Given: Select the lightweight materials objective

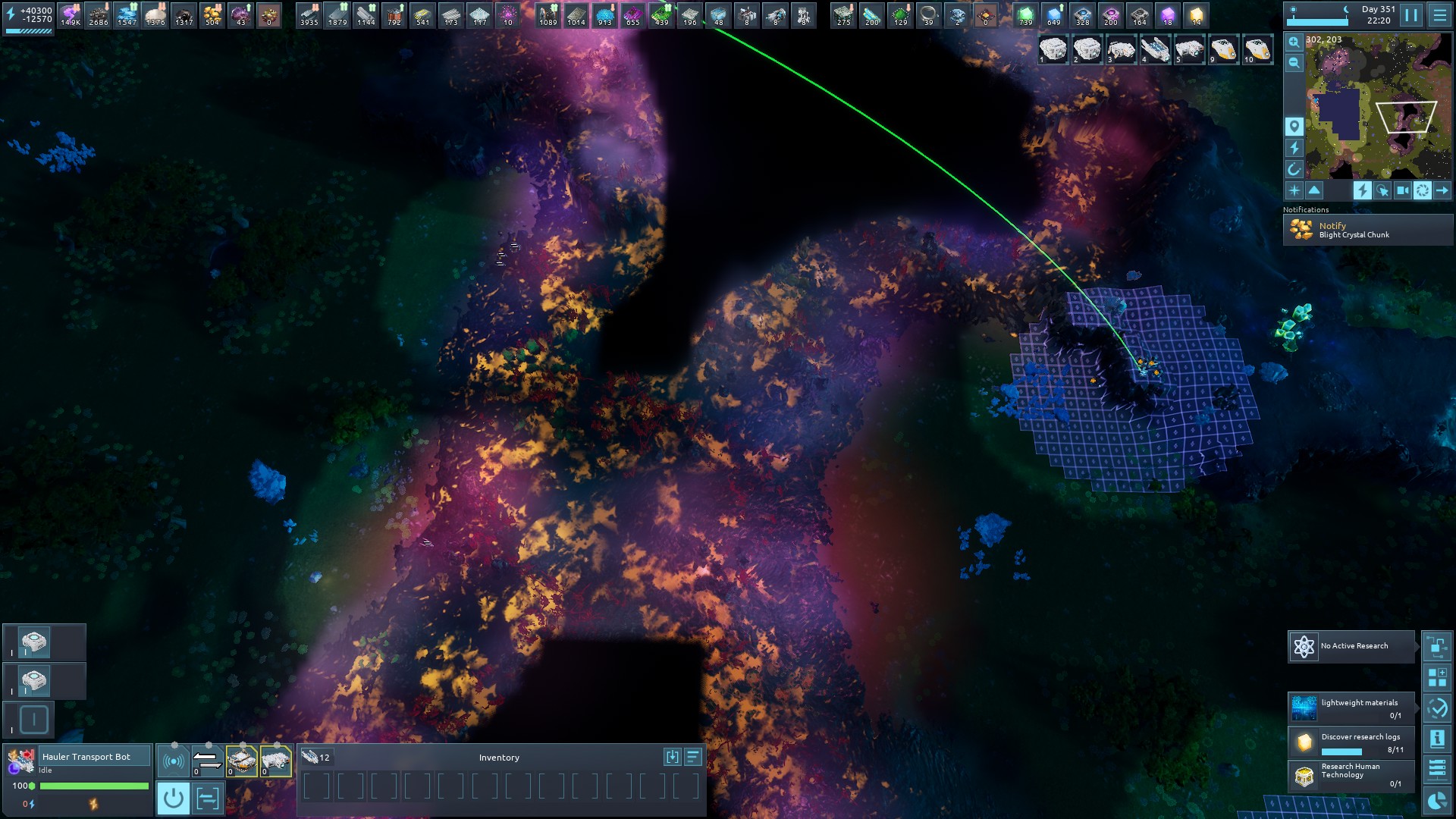Looking at the screenshot, I should pos(1351,708).
